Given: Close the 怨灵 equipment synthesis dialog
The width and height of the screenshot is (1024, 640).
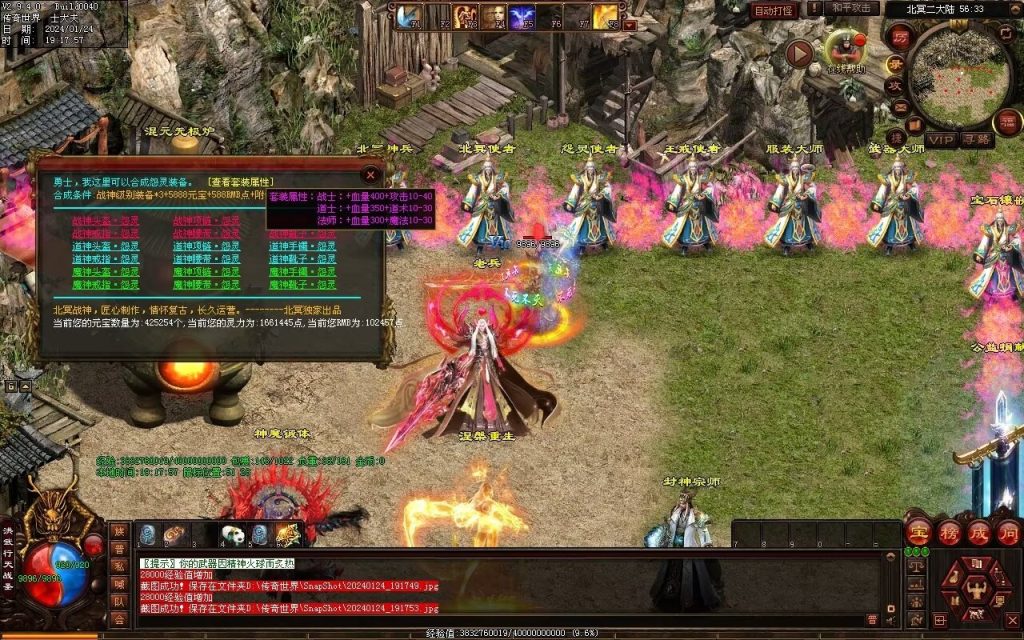Looking at the screenshot, I should [371, 173].
